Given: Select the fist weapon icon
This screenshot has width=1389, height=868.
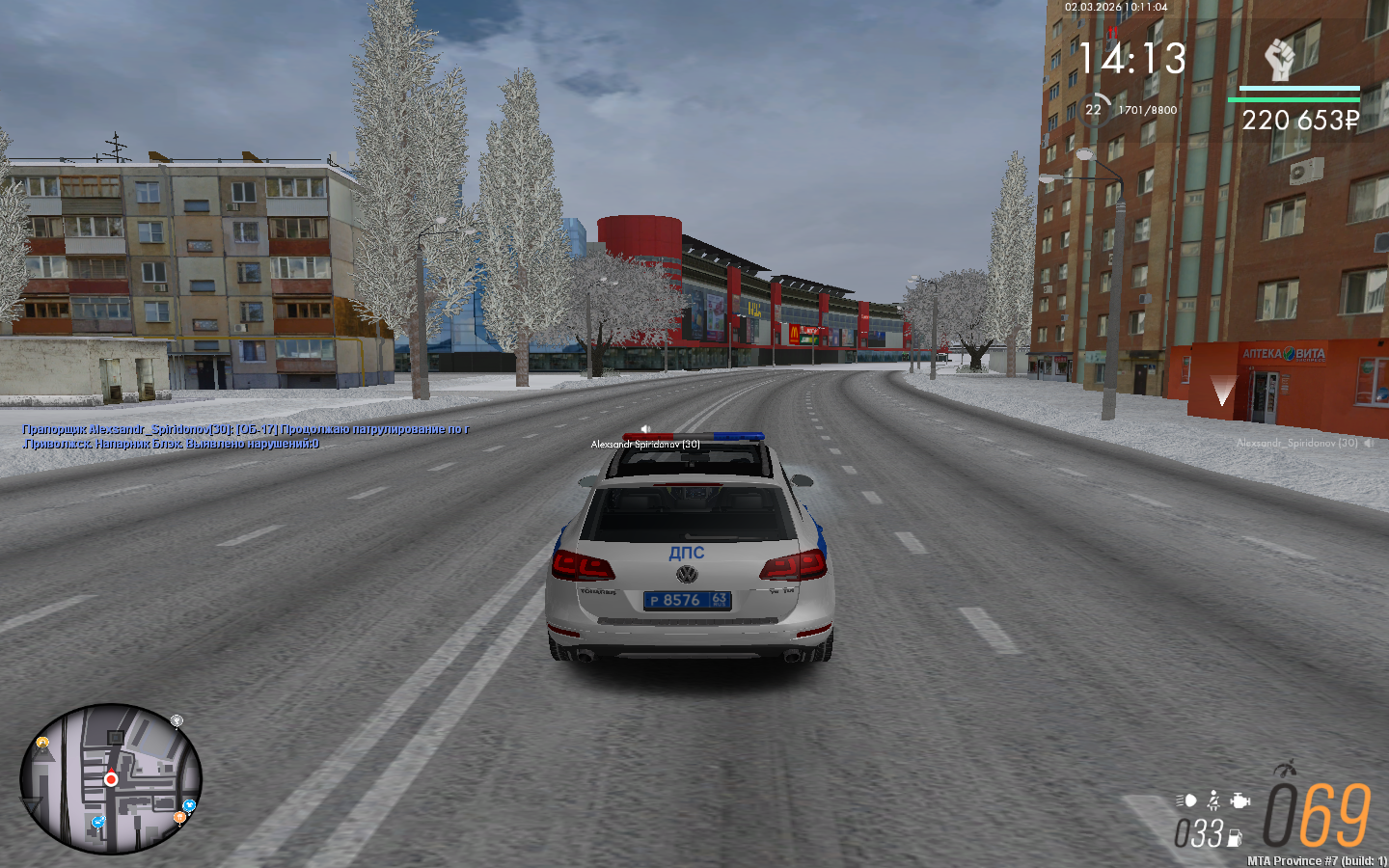Looking at the screenshot, I should point(1279,60).
